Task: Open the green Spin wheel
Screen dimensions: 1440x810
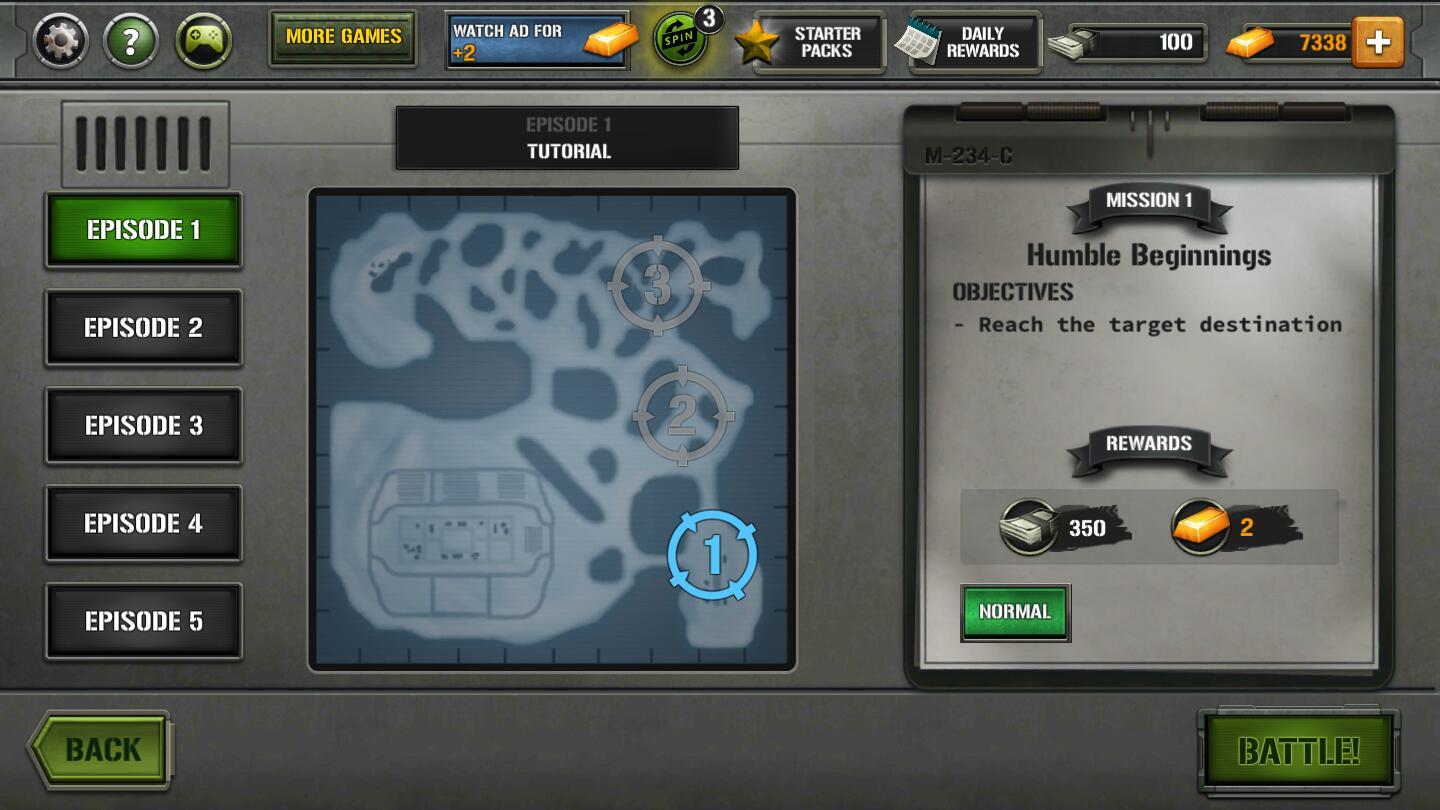Action: pyautogui.click(x=682, y=39)
